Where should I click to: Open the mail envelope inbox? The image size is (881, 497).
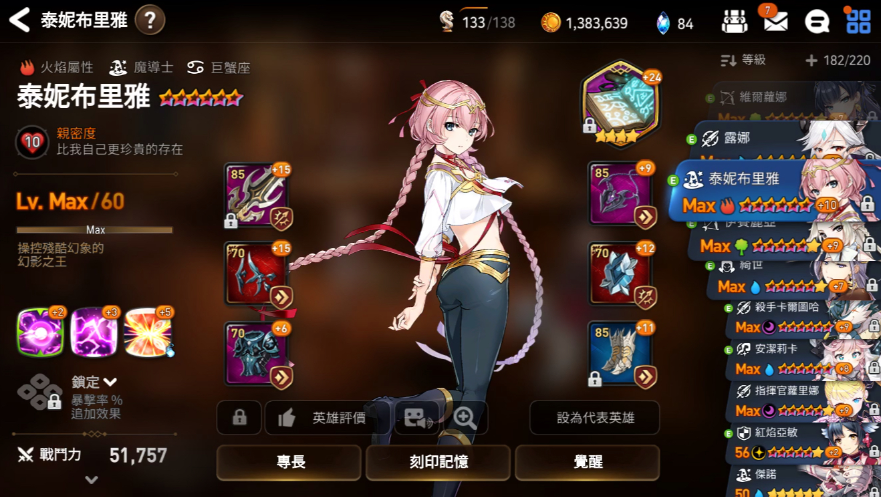coord(775,21)
